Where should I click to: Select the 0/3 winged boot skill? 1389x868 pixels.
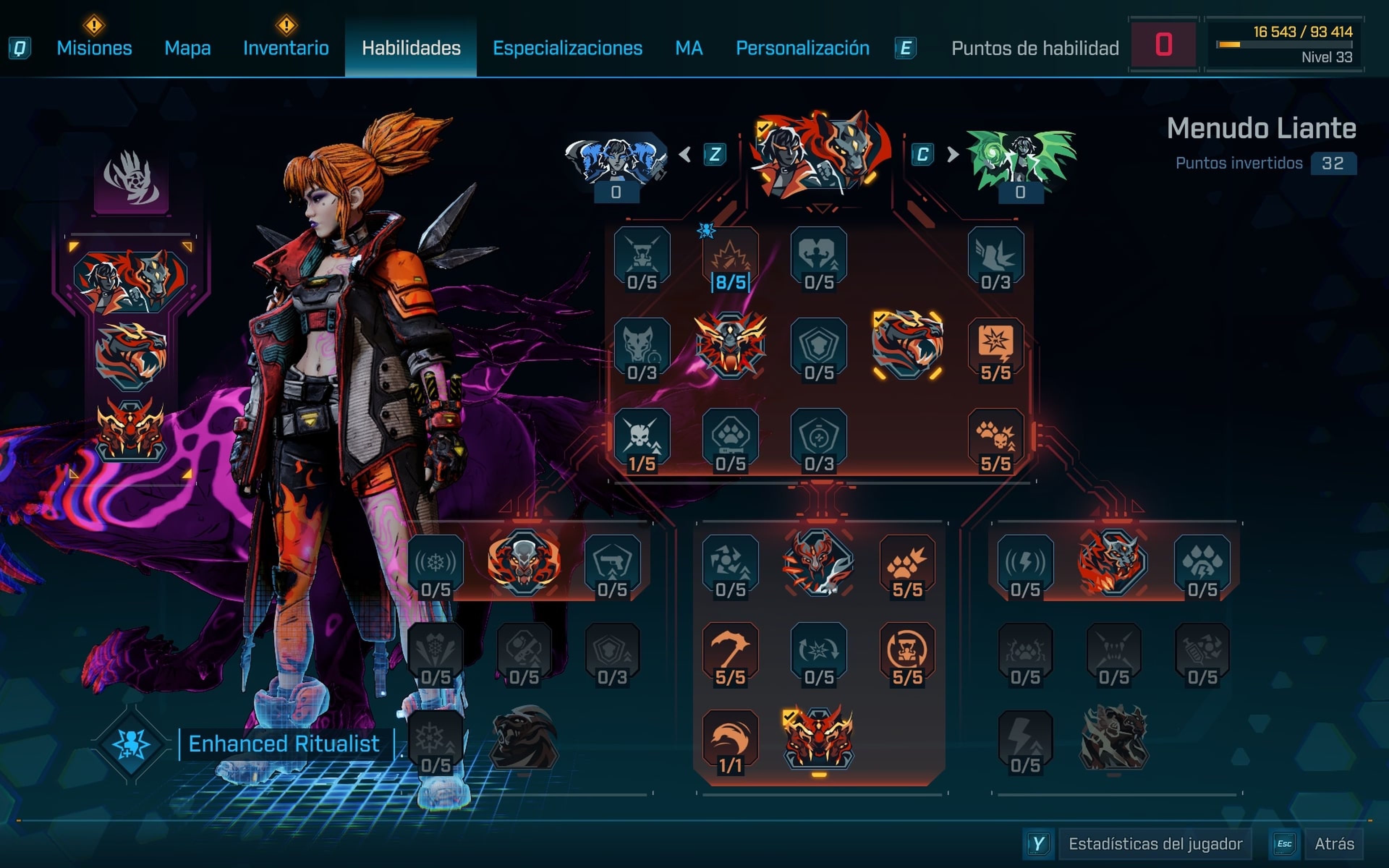995,258
